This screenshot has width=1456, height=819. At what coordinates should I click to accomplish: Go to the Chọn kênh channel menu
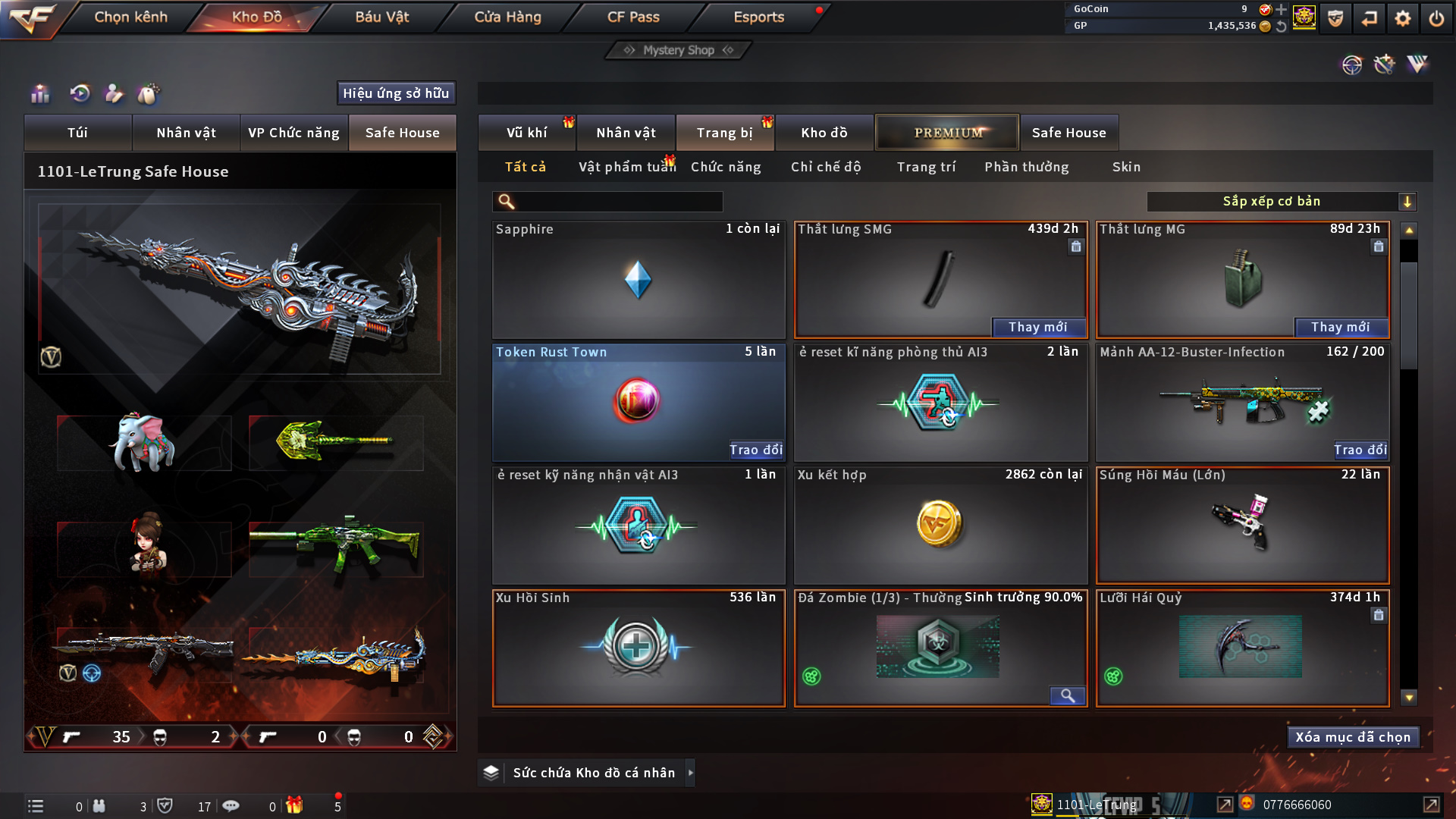tap(130, 17)
